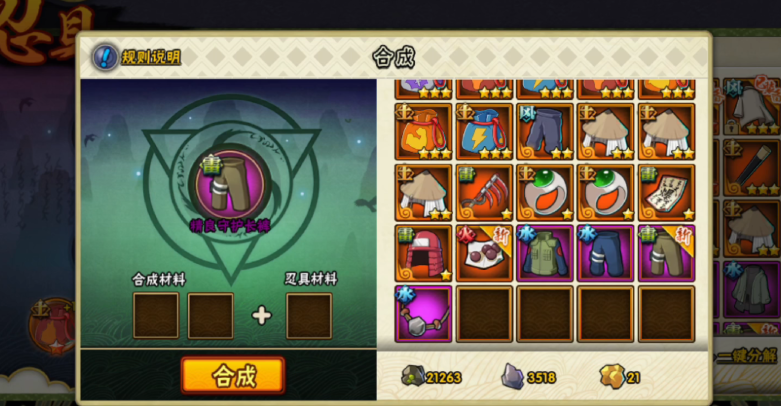Image resolution: width=781 pixels, height=406 pixels.
Task: Pick the new khaki pants in inventory
Action: 667,254
